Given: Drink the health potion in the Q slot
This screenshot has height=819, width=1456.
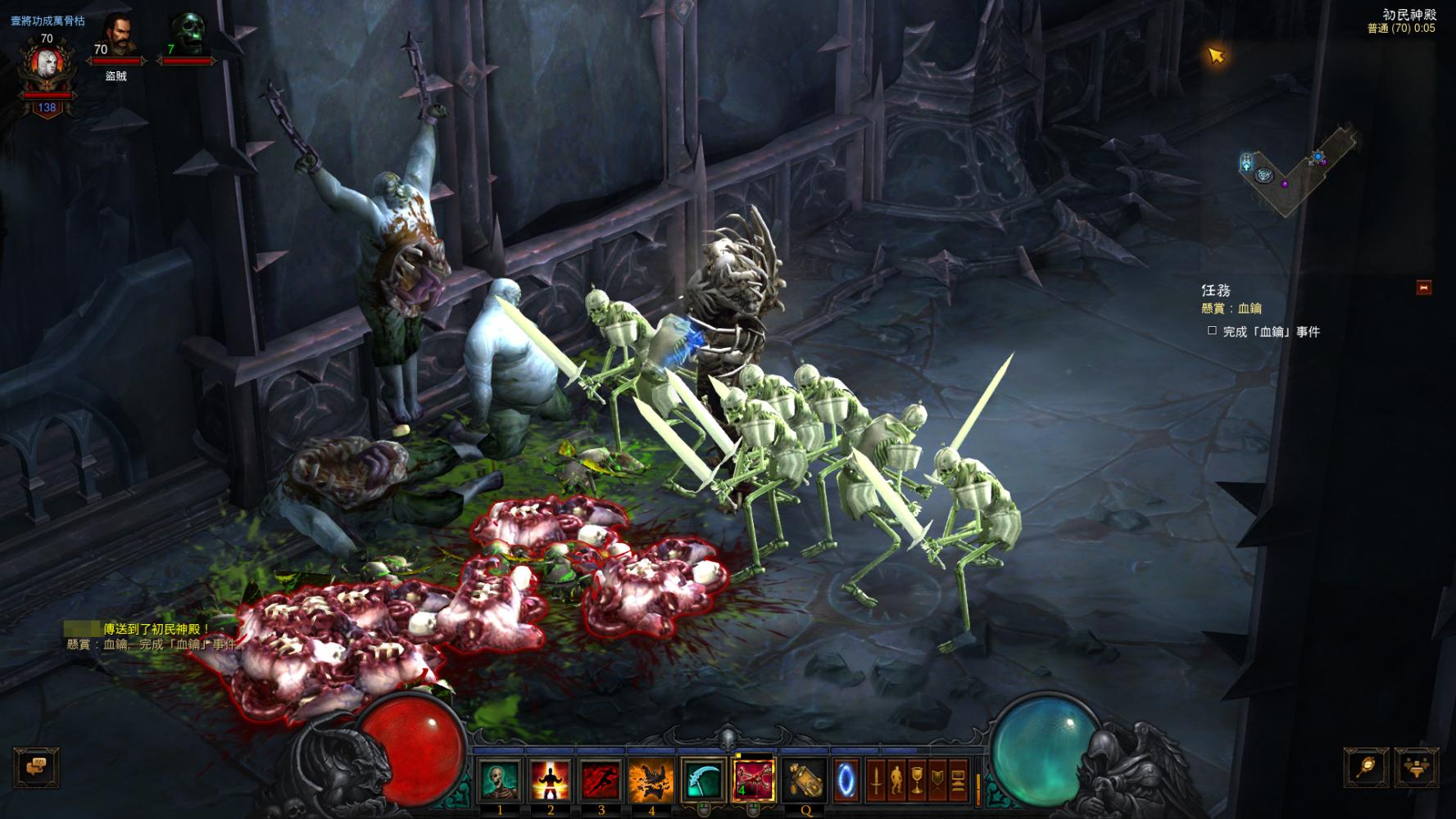Looking at the screenshot, I should (805, 781).
